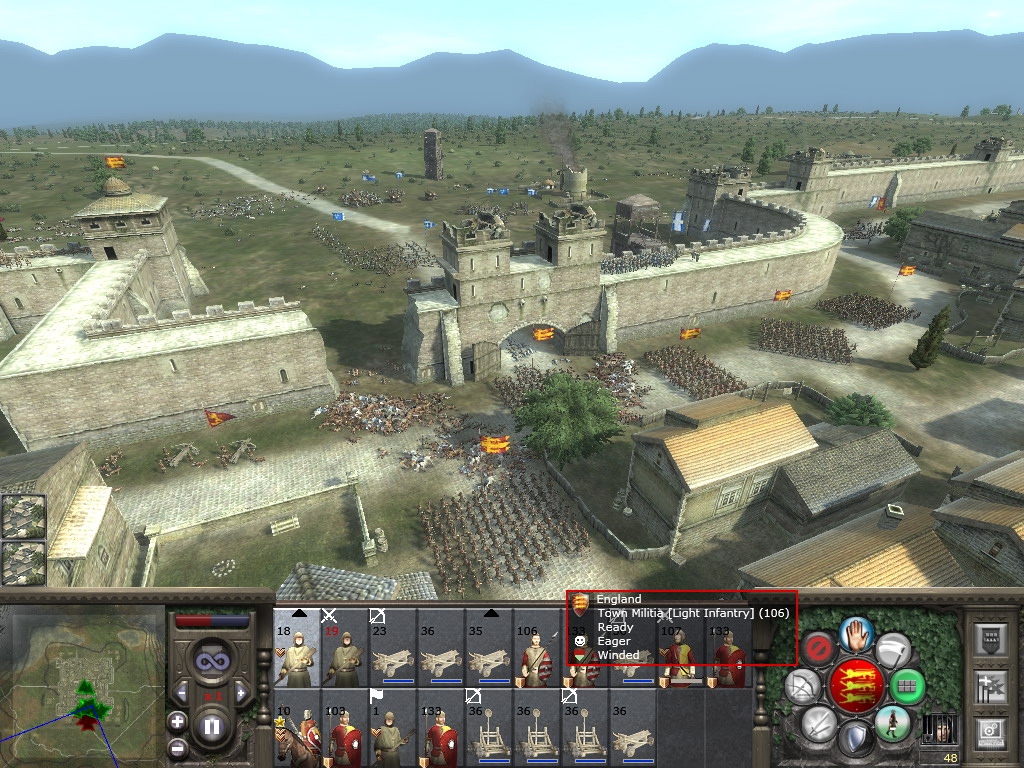The height and width of the screenshot is (768, 1024).
Task: Zoom out on the battle minimap
Action: tap(178, 747)
